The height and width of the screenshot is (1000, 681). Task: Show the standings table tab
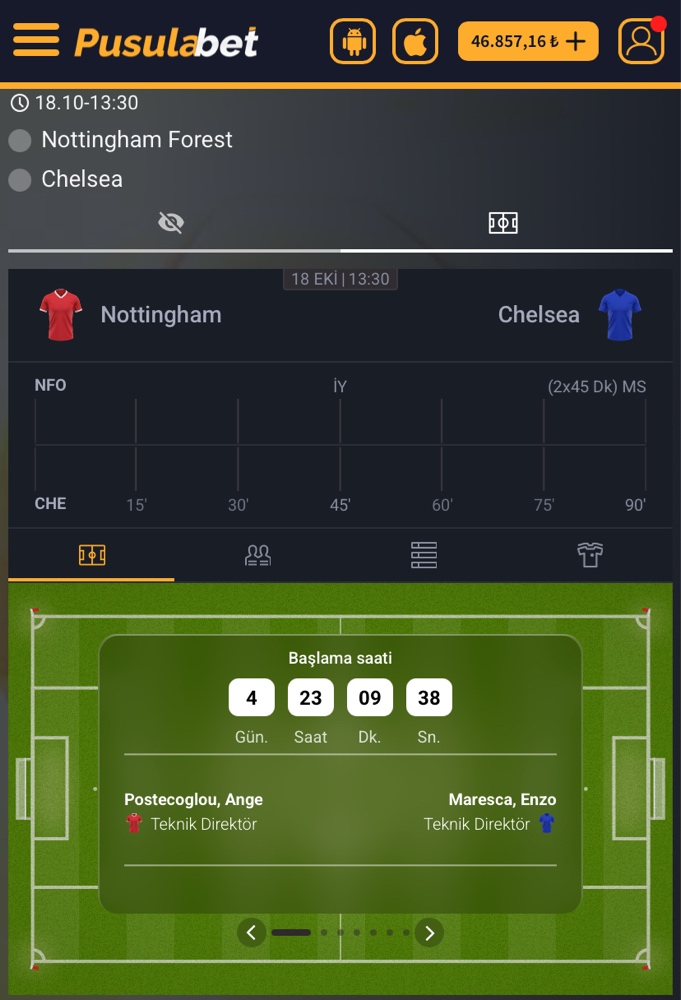[424, 555]
